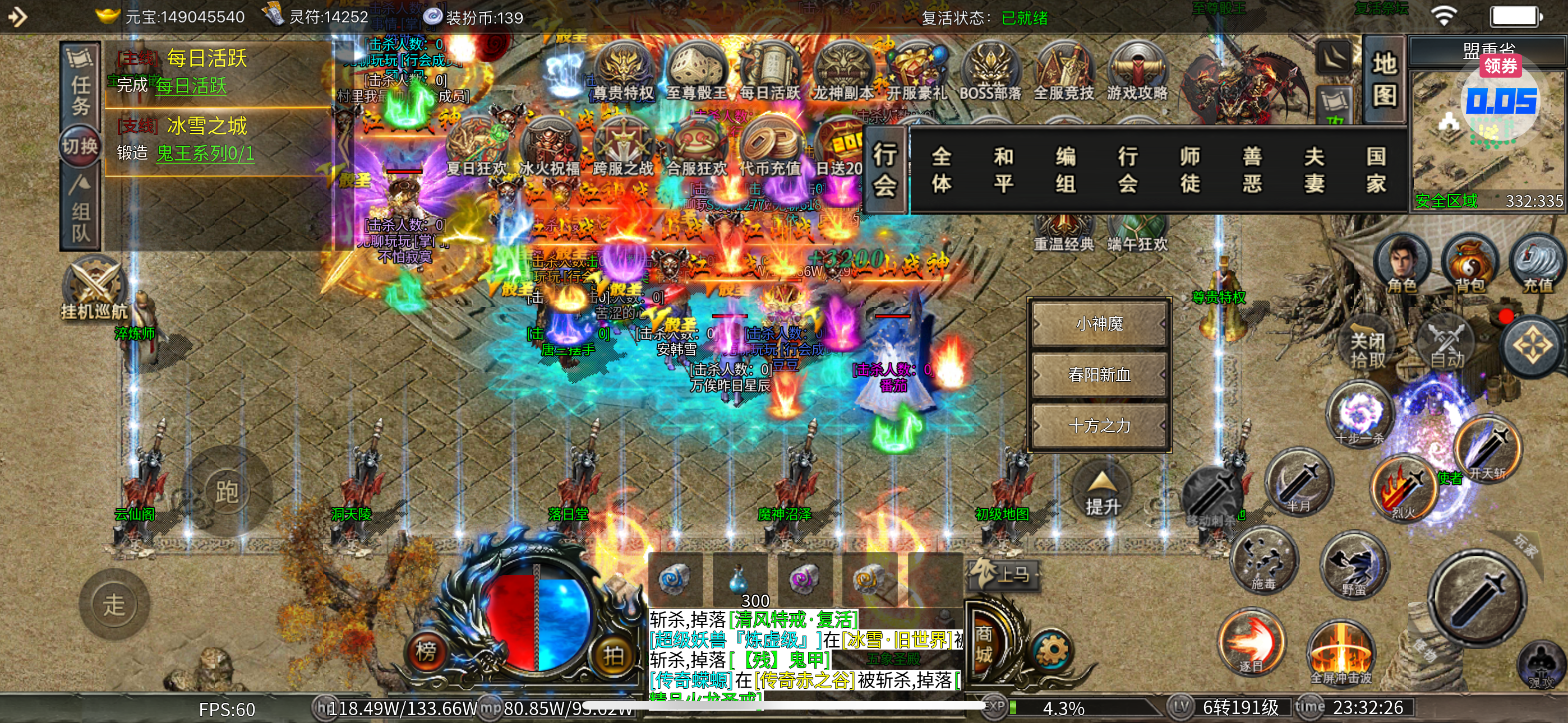The image size is (1568, 723).
Task: Mount up with the 上马 button
Action: click(1003, 574)
